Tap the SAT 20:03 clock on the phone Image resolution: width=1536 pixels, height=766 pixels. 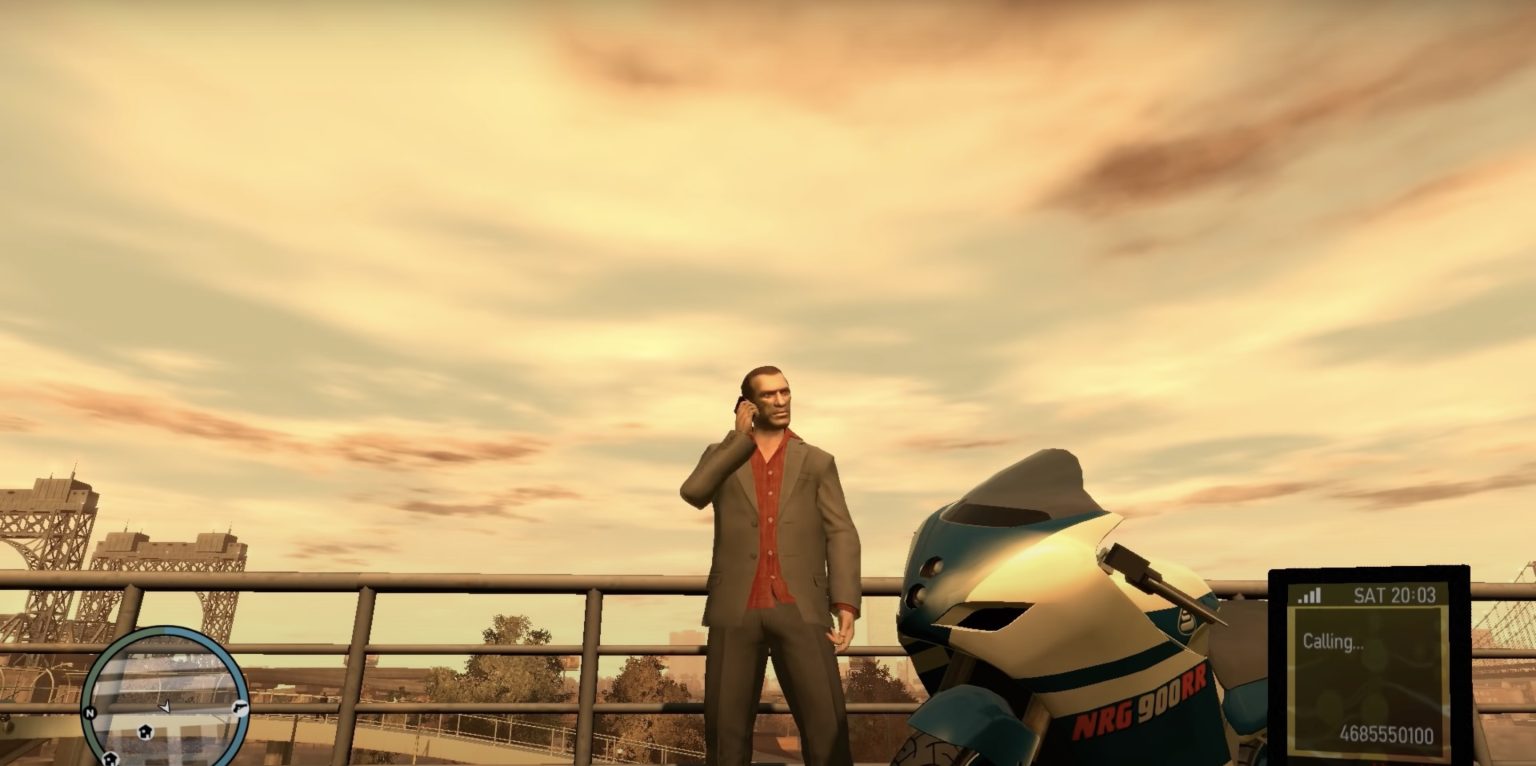pos(1396,596)
